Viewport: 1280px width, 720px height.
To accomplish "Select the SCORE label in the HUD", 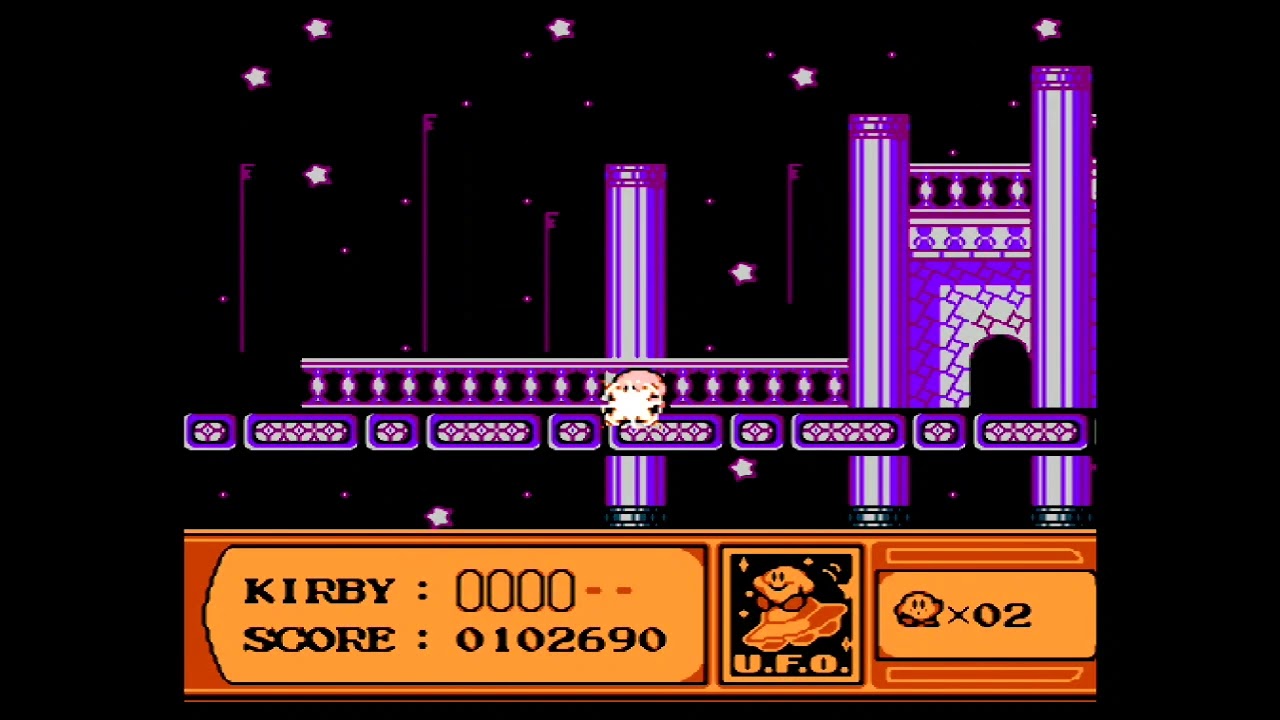I will pos(320,639).
